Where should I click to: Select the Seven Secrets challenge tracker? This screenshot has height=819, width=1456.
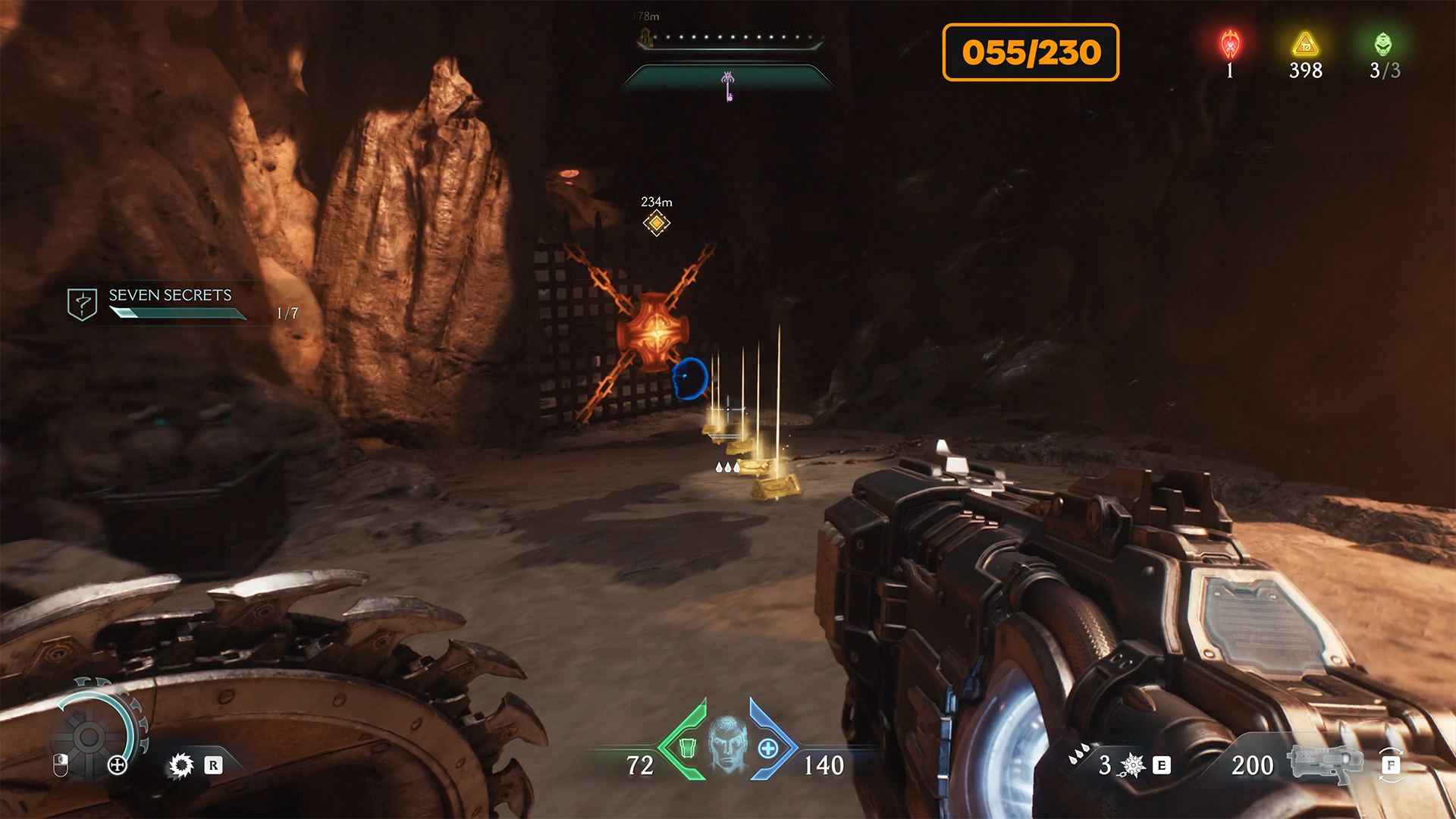click(x=171, y=303)
